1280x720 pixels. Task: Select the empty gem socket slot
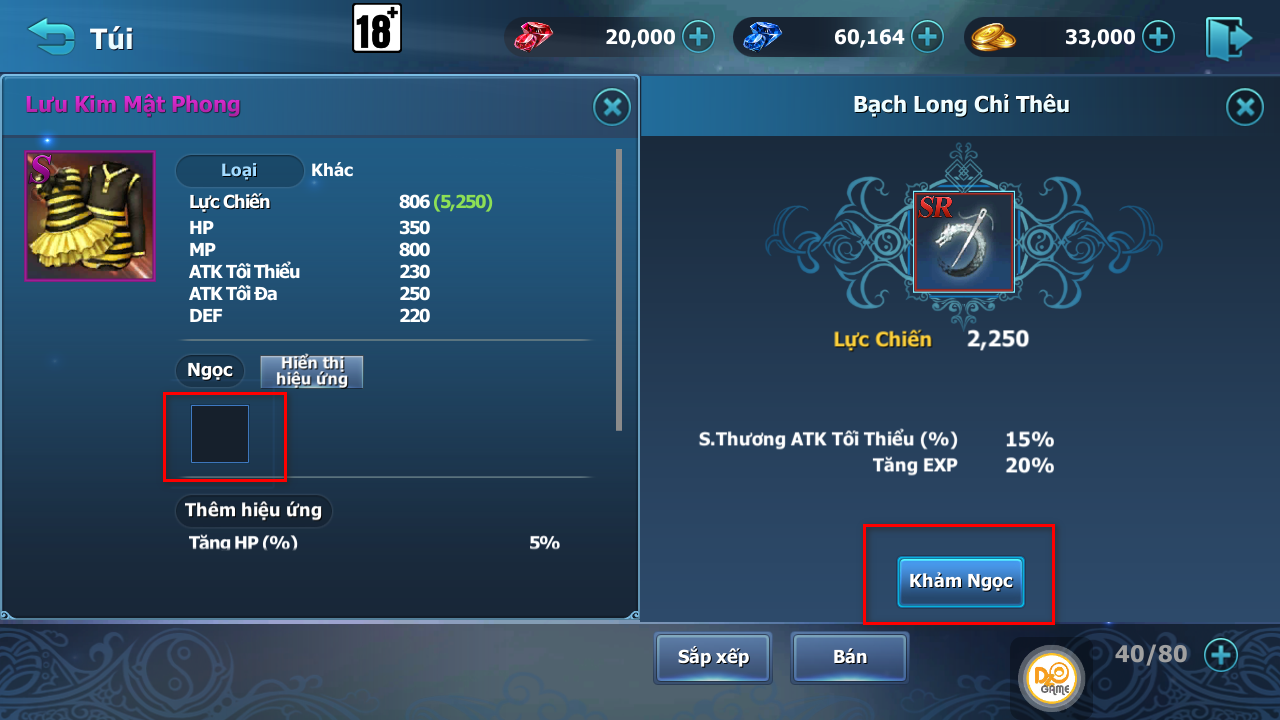pyautogui.click(x=220, y=434)
